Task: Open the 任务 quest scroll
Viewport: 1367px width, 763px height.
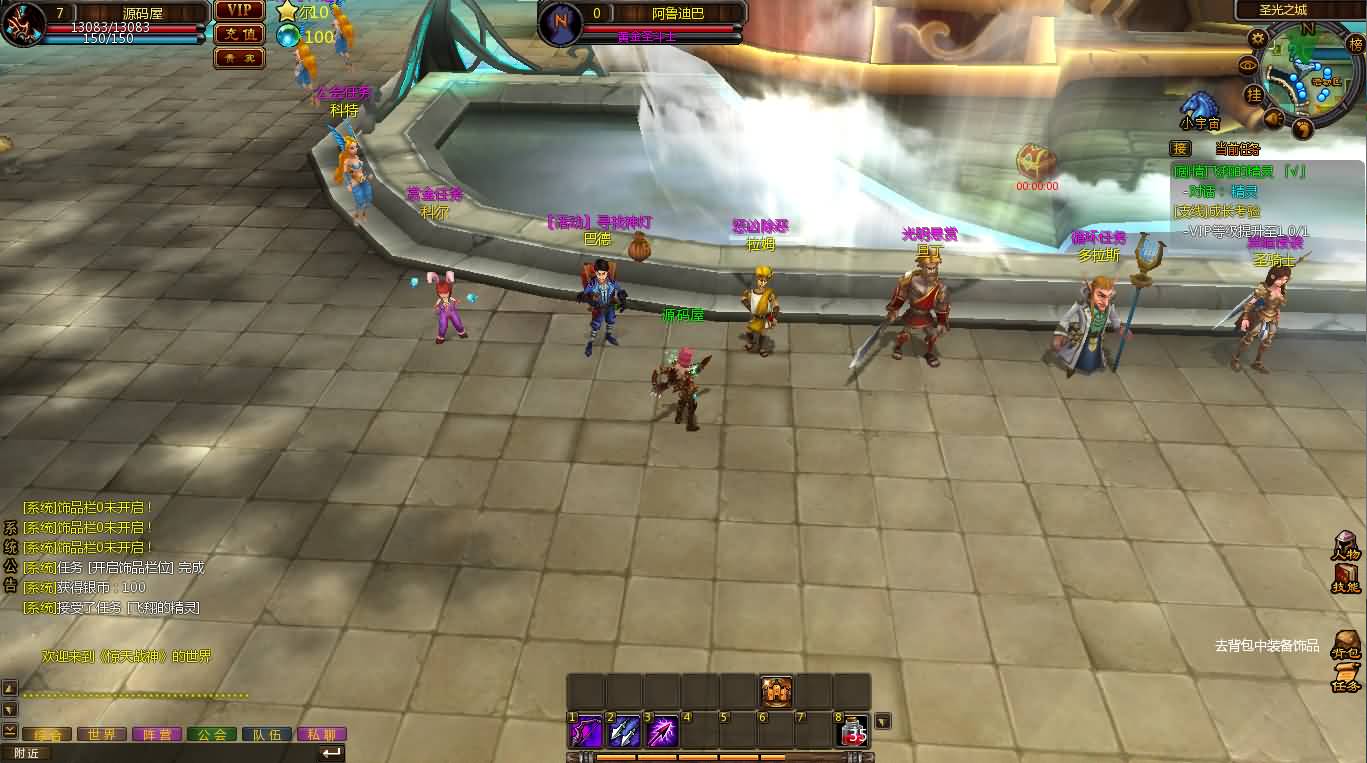Action: coord(1346,677)
